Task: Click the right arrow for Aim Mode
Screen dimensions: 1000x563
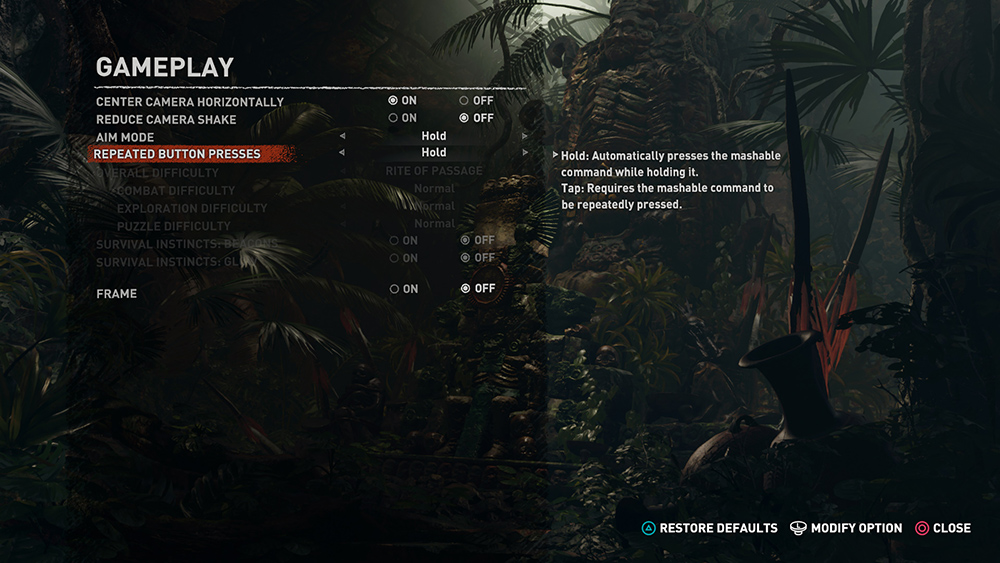Action: [526, 136]
